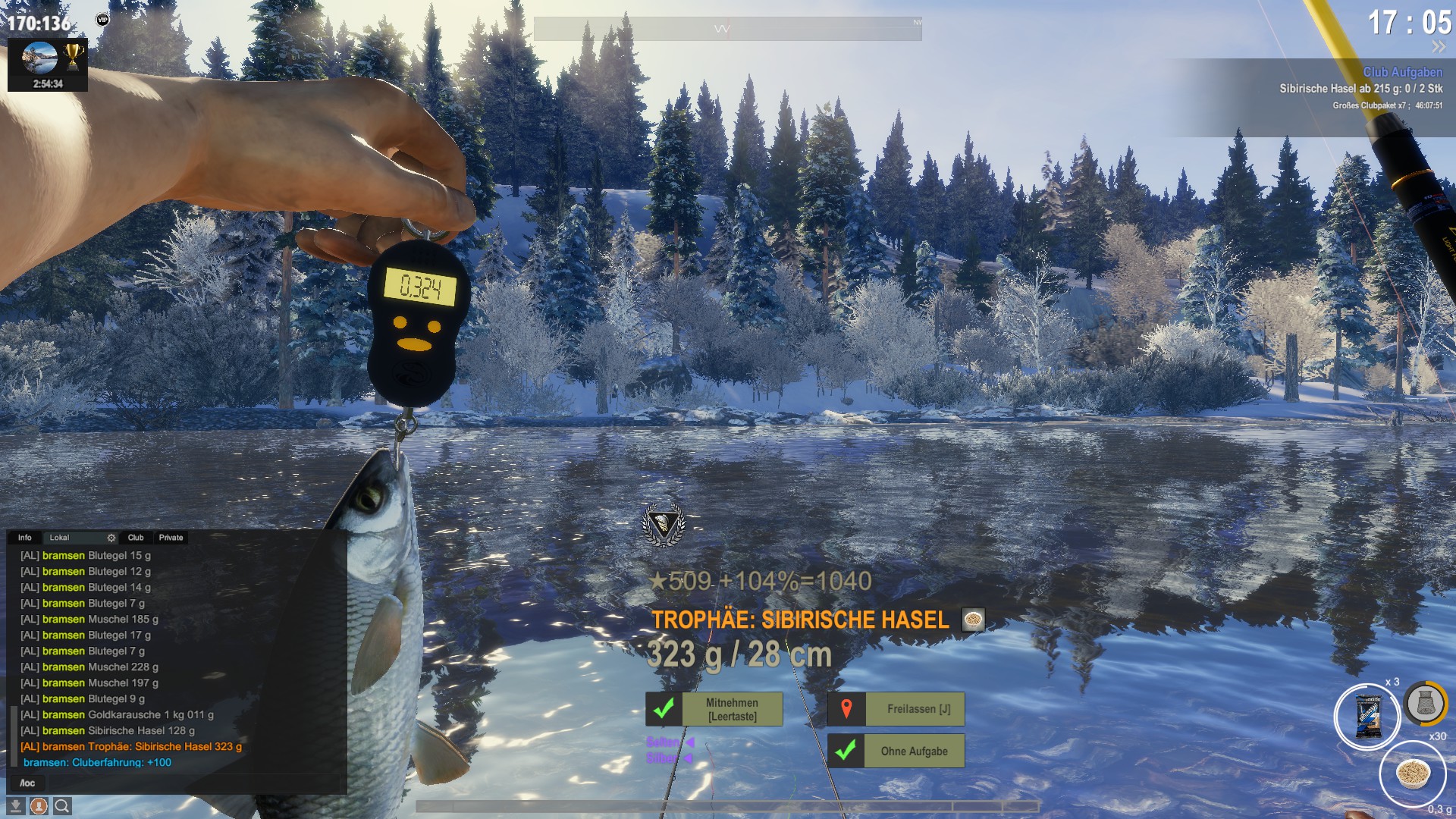Select the bait bowl slot
Viewport: 1456px width, 819px height.
click(1412, 774)
